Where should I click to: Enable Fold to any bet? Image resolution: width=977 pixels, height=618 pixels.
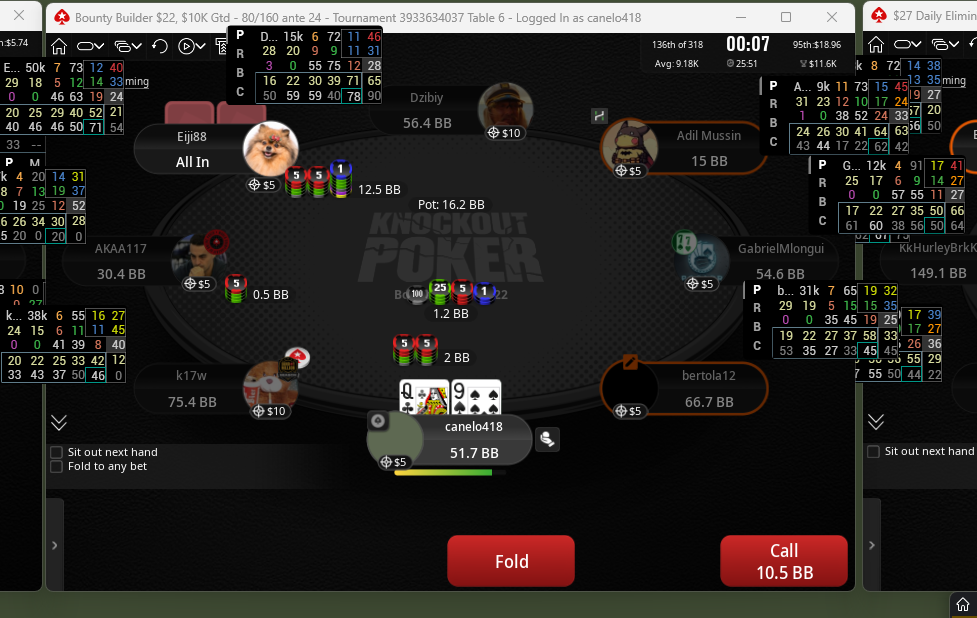point(57,467)
